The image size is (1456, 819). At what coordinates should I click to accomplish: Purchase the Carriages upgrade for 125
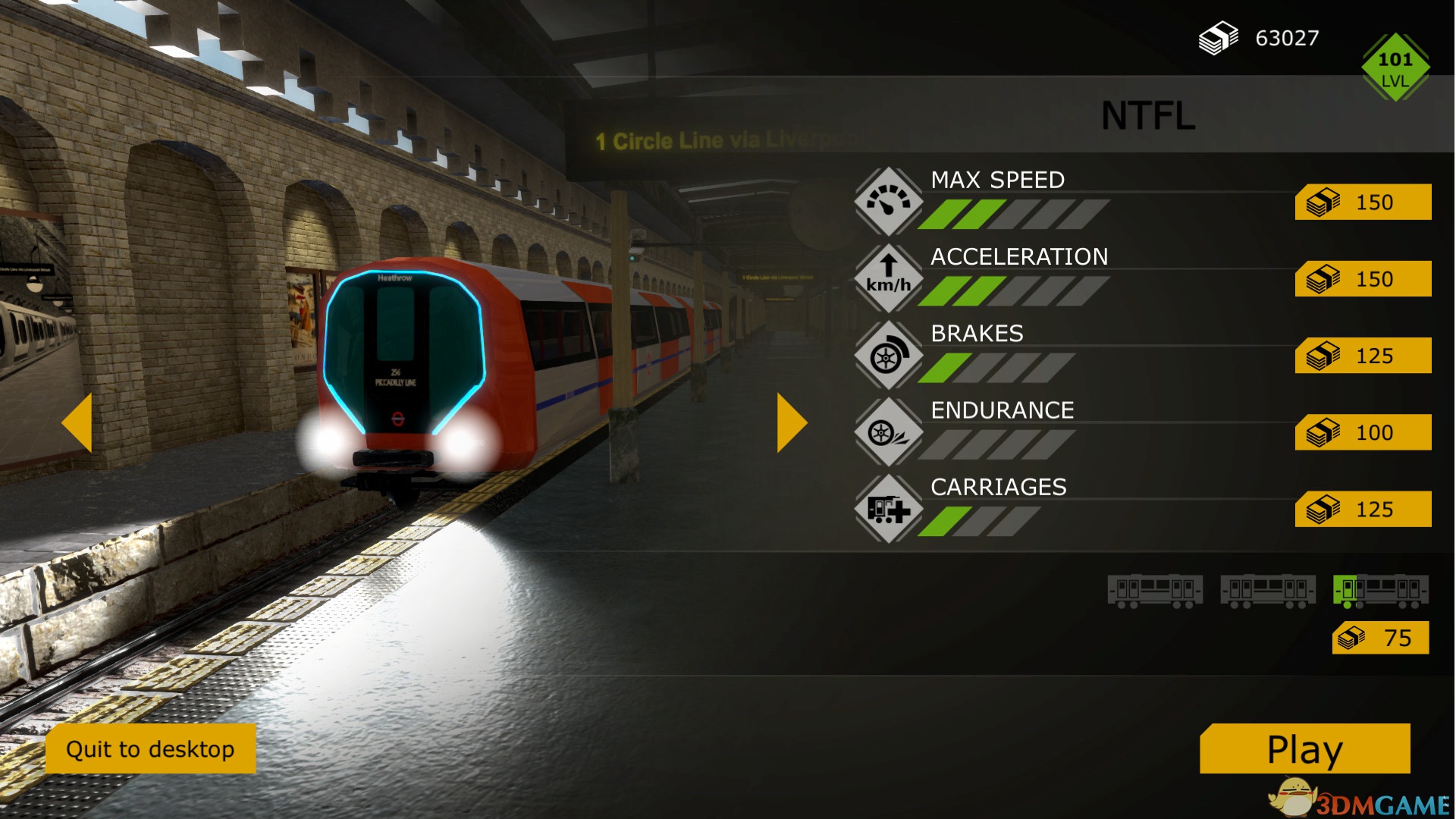1363,509
